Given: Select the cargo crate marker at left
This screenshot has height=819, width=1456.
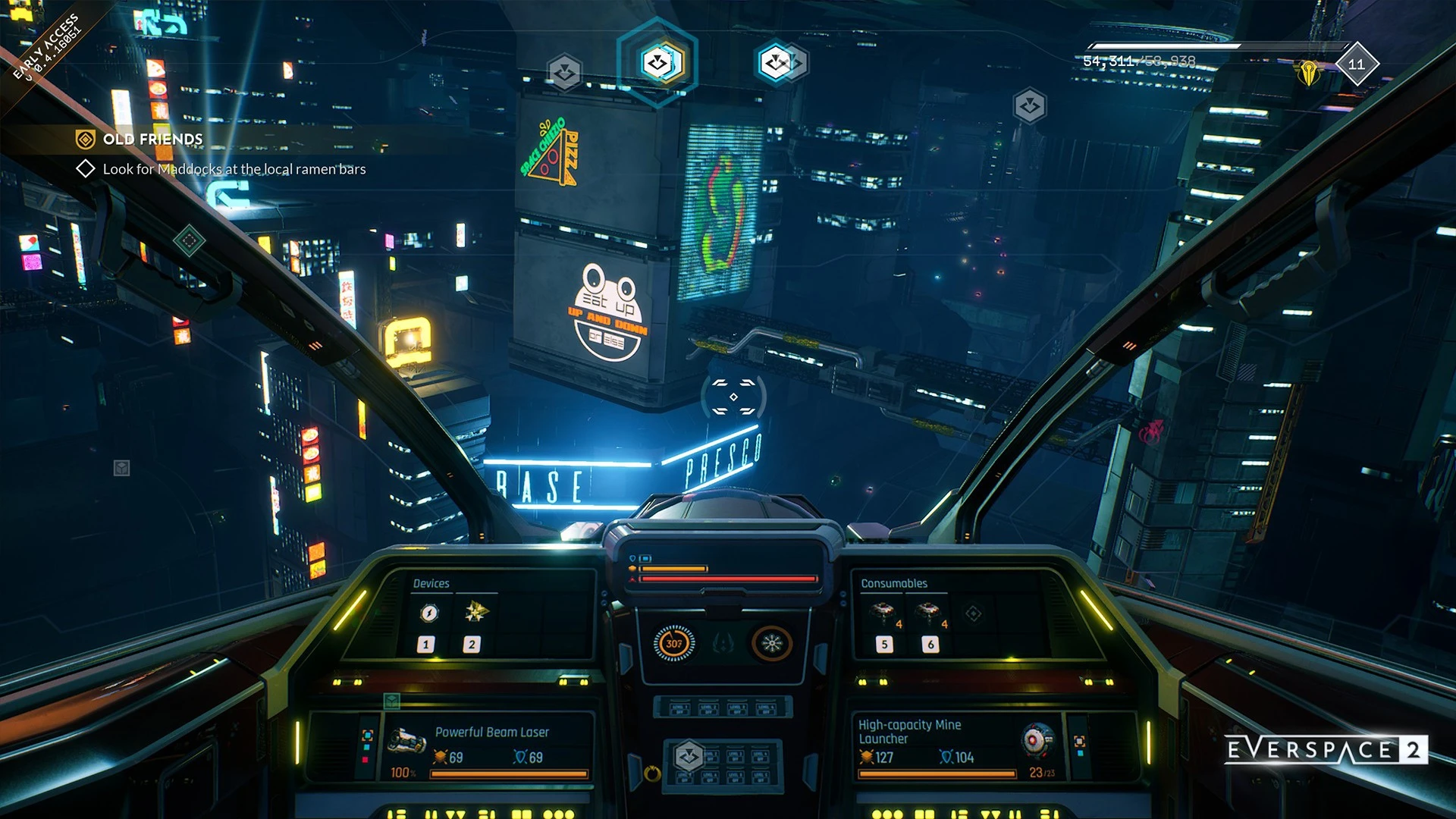Looking at the screenshot, I should click(121, 468).
